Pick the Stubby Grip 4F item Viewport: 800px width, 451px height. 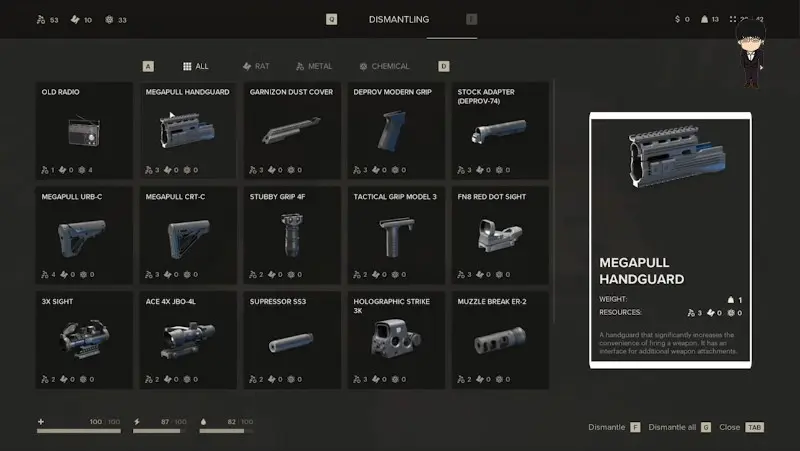(292, 235)
